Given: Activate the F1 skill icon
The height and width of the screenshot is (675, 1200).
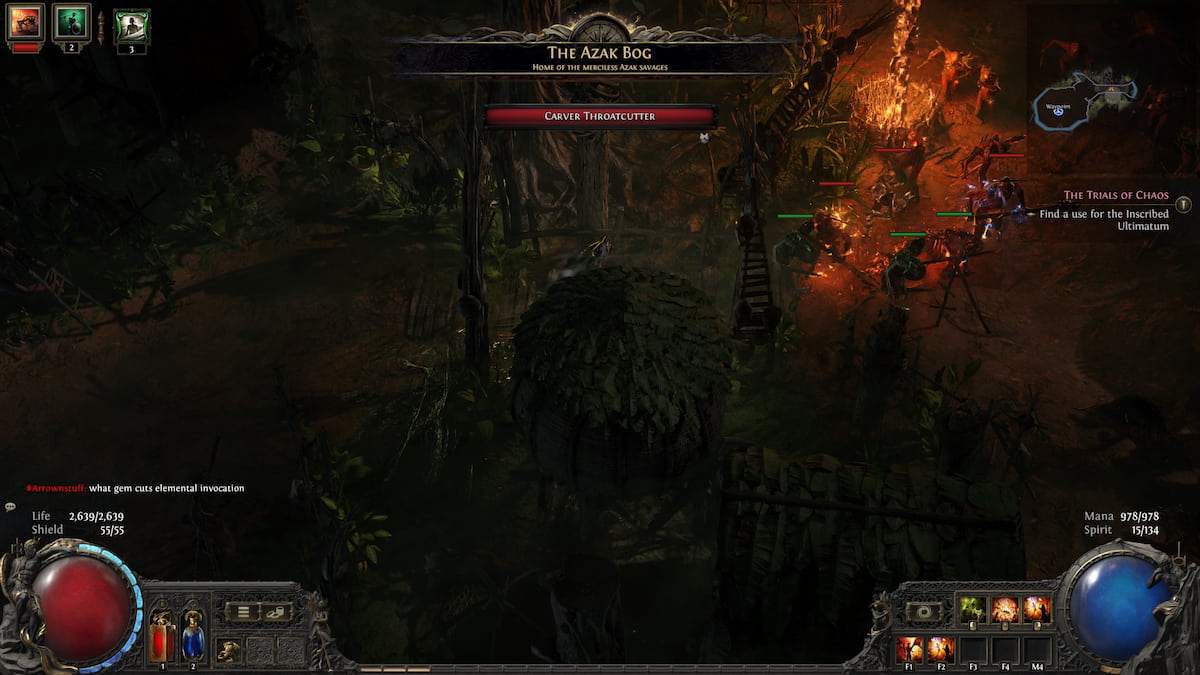Looking at the screenshot, I should point(909,649).
